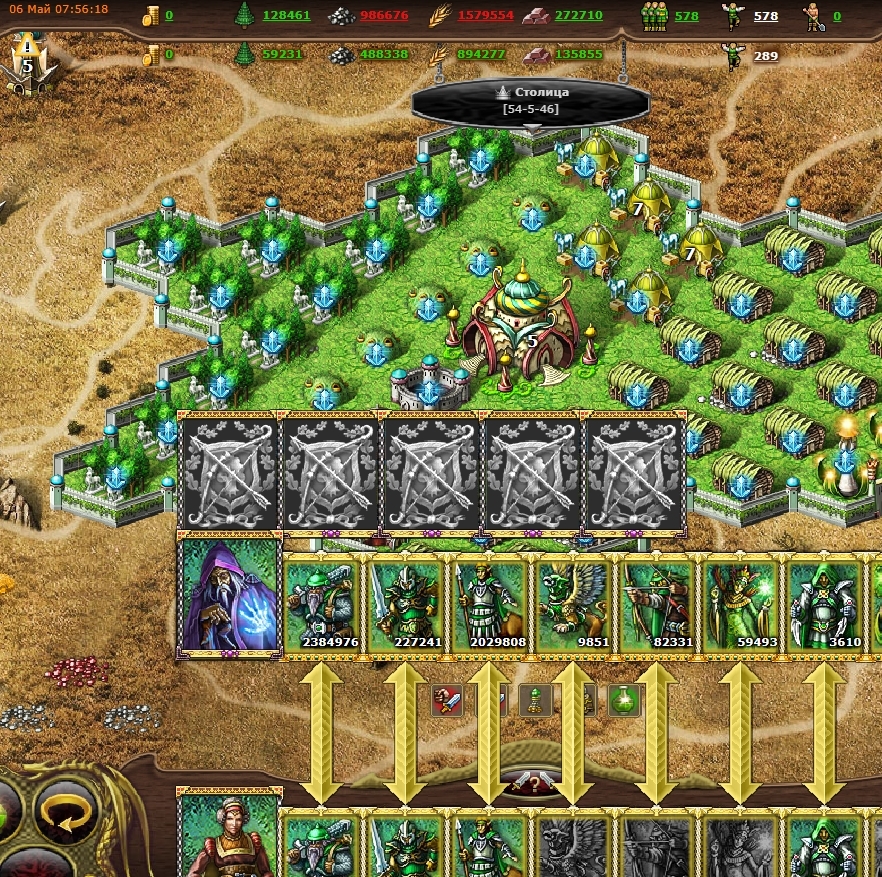The width and height of the screenshot is (882, 877).
Task: Choose the archer stack of 82331
Action: tap(658, 606)
